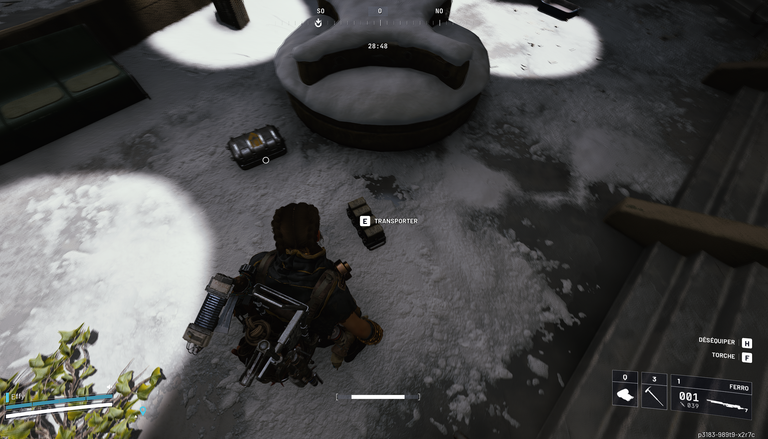768x439 pixels.
Task: Click the compass bar at top
Action: pyautogui.click(x=379, y=16)
